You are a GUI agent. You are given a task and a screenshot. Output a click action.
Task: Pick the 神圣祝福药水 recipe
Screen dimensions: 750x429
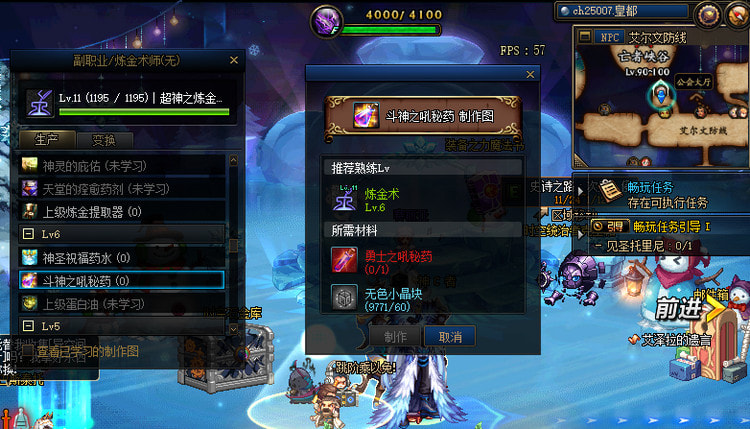(120, 257)
